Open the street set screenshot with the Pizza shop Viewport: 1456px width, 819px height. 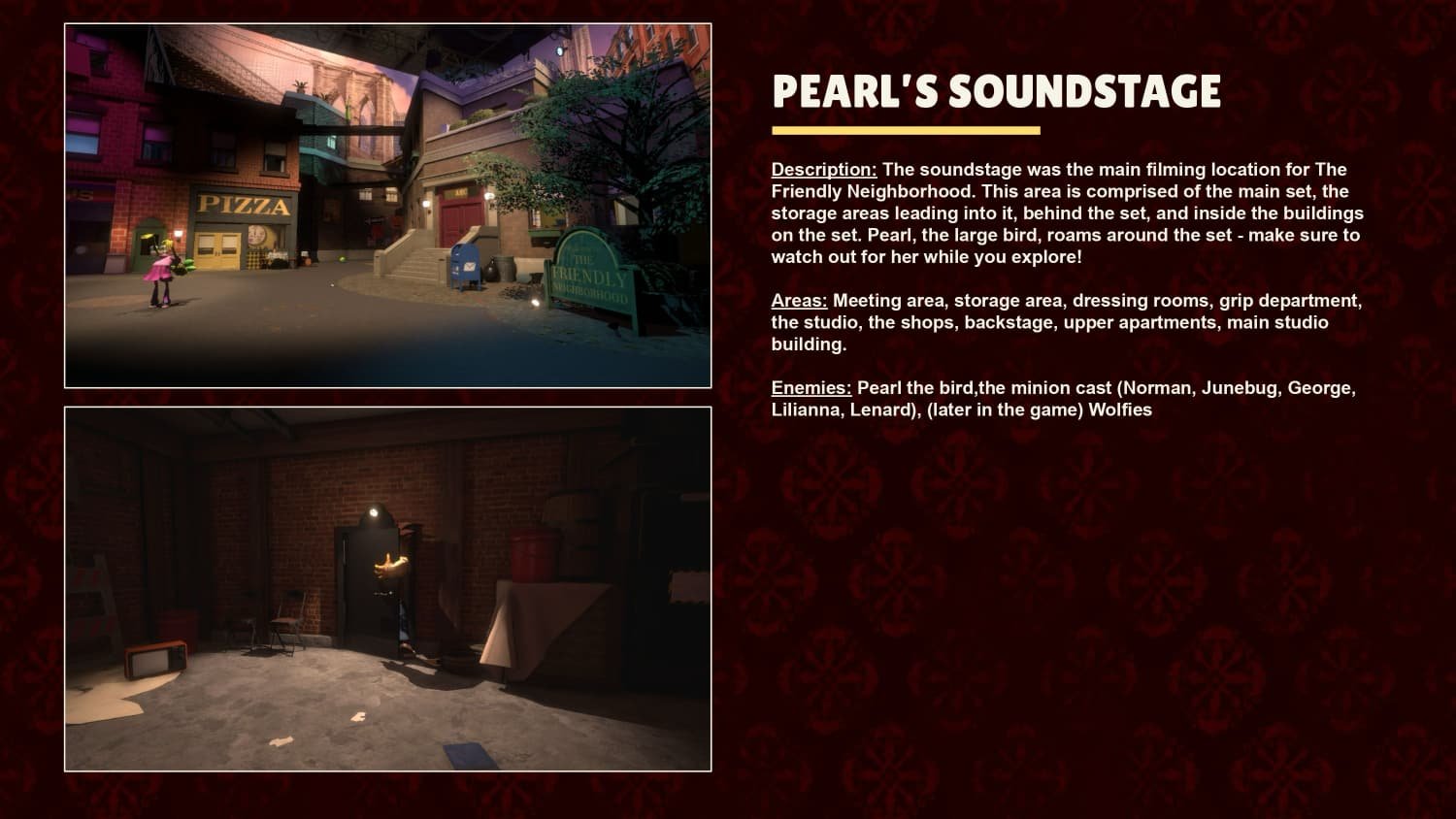pyautogui.click(x=387, y=206)
